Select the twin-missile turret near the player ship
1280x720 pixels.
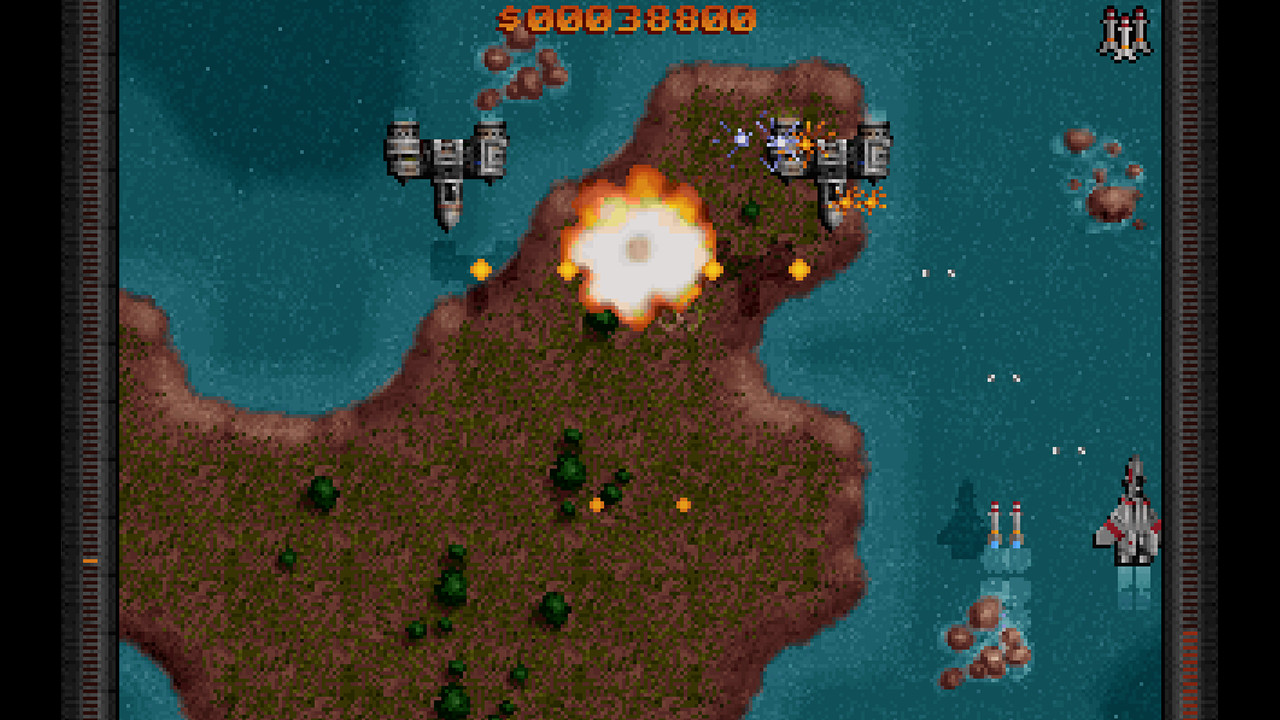[1007, 527]
